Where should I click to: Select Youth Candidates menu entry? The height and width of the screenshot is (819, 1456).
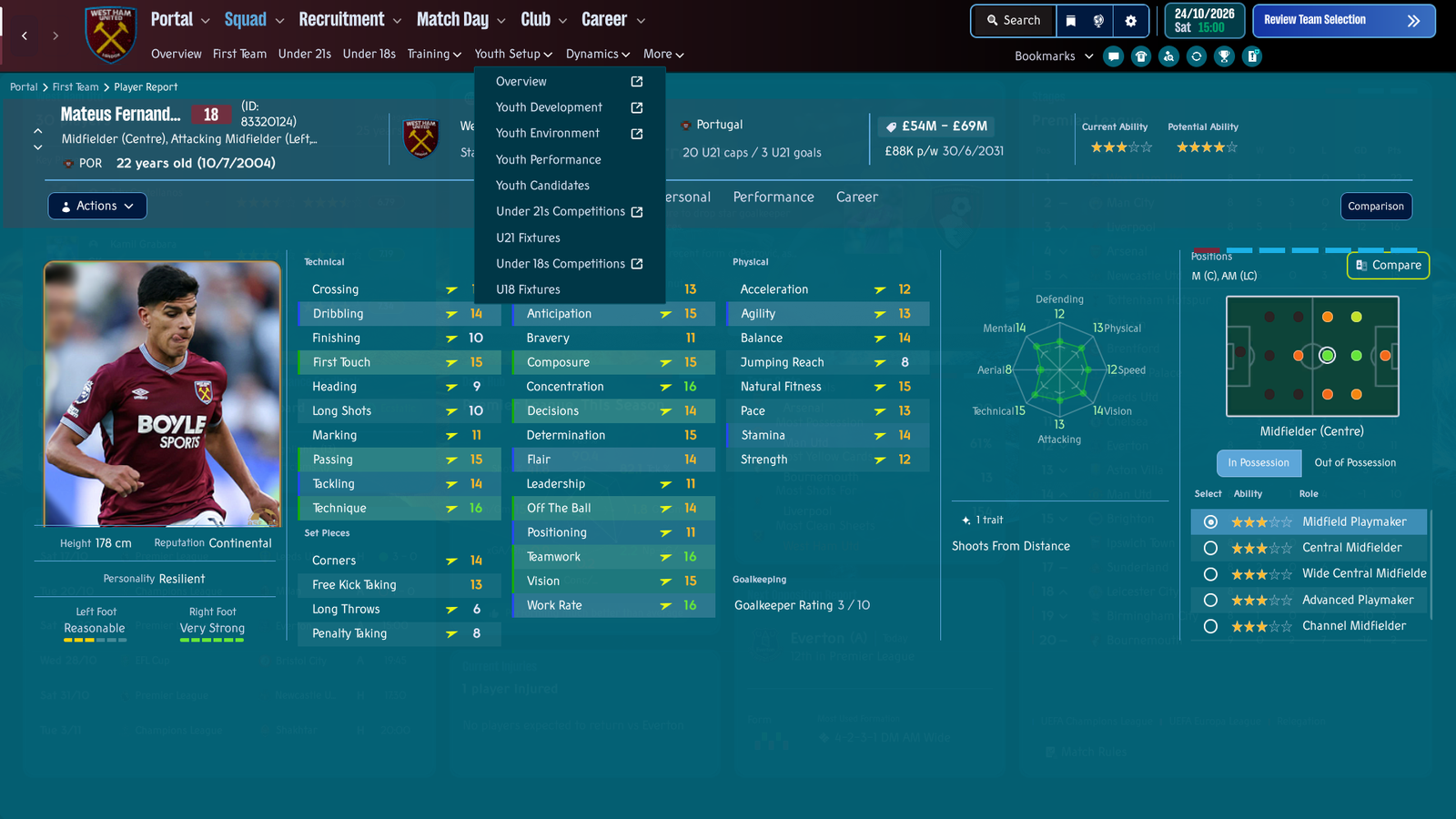tap(542, 186)
